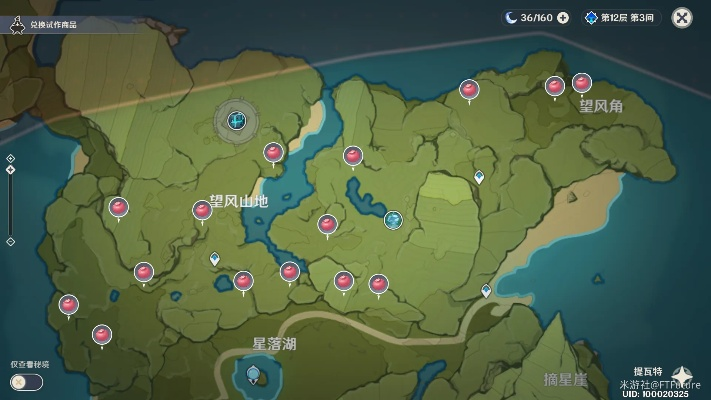Select the teleport waypoint on the eastern shore
Image resolution: width=711 pixels, height=400 pixels.
(x=486, y=291)
